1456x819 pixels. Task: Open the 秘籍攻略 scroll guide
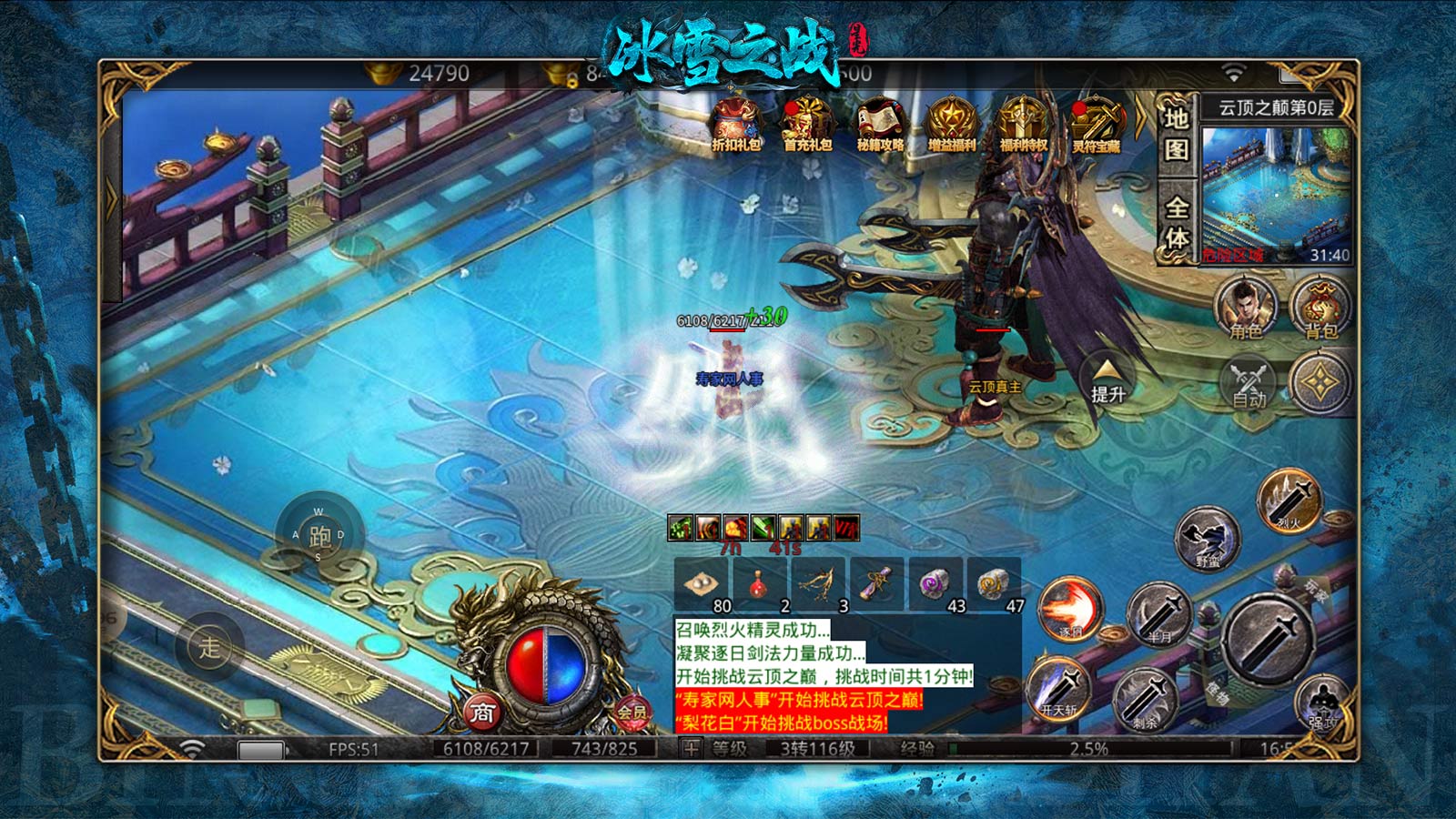[x=880, y=125]
